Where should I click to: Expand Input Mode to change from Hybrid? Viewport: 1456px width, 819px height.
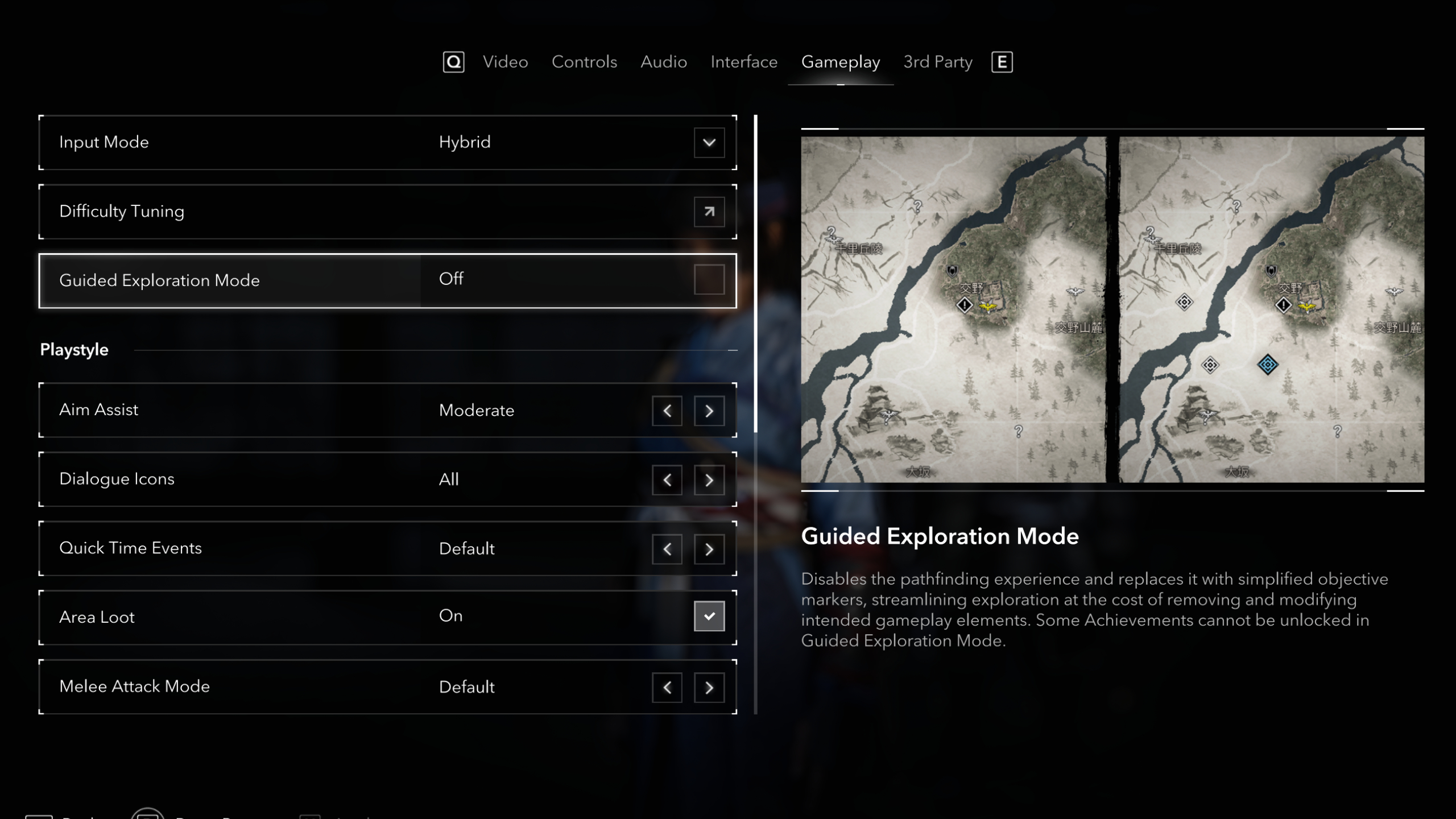(x=709, y=143)
